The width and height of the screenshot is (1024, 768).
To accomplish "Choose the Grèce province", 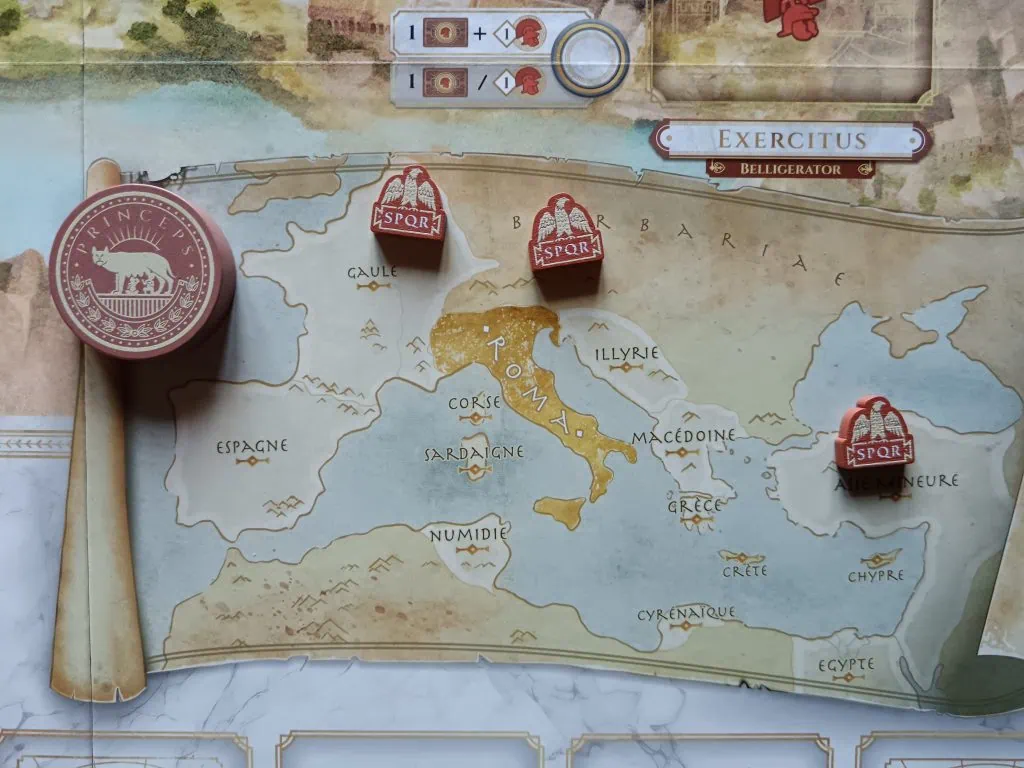I will pos(695,507).
